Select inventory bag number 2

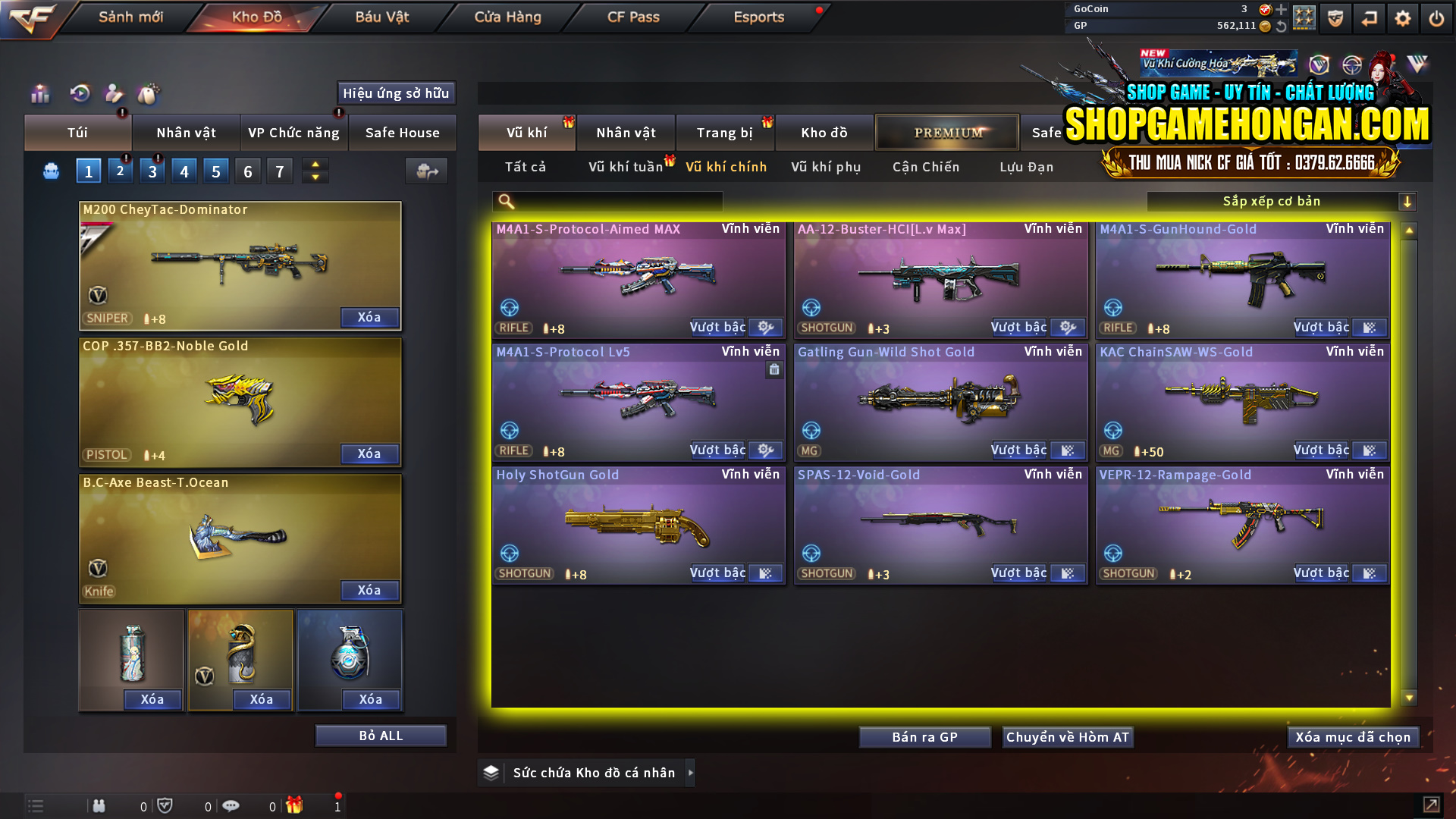tap(120, 170)
